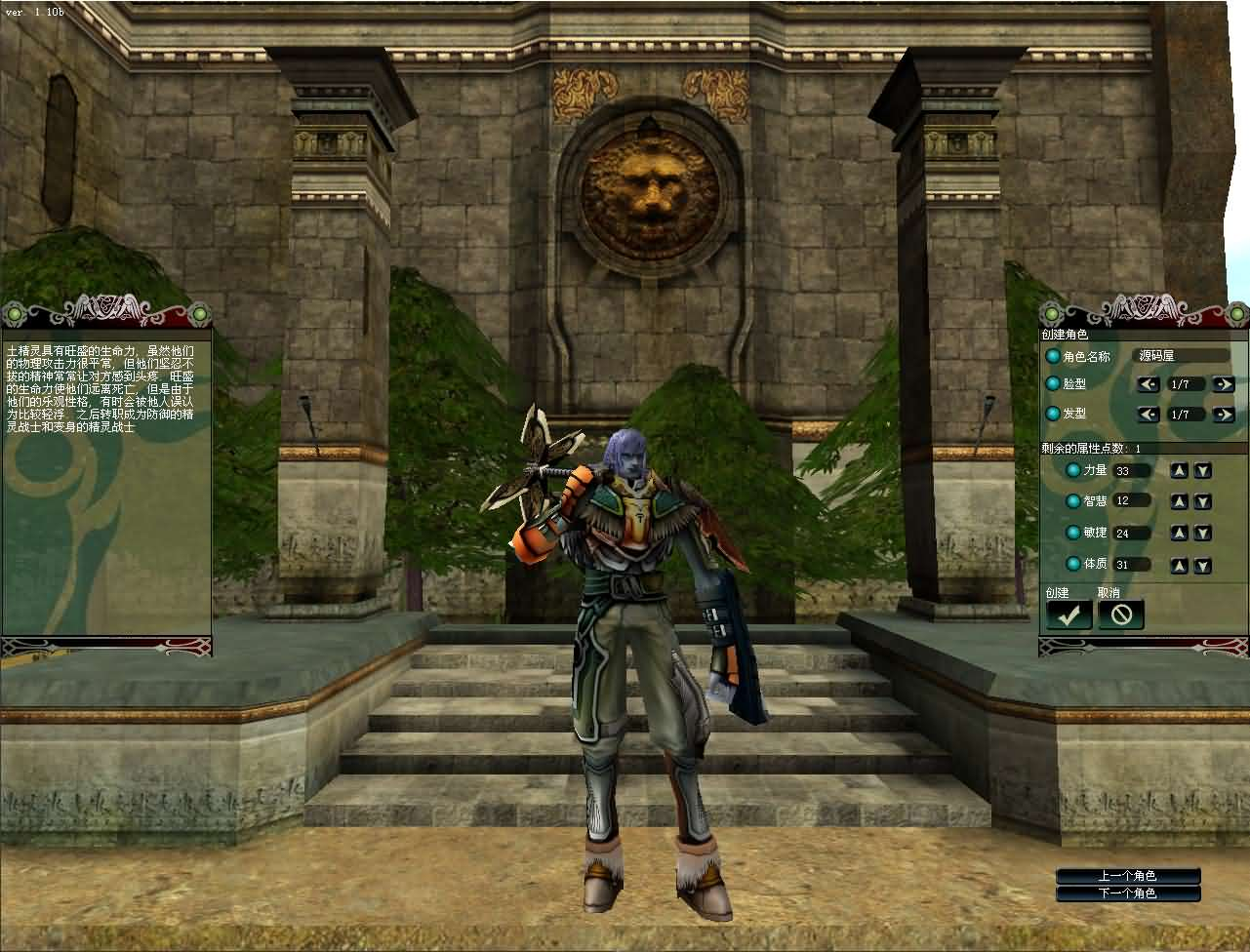Select previous hairstyle (发型) arrow
1250x952 pixels.
pos(1149,415)
